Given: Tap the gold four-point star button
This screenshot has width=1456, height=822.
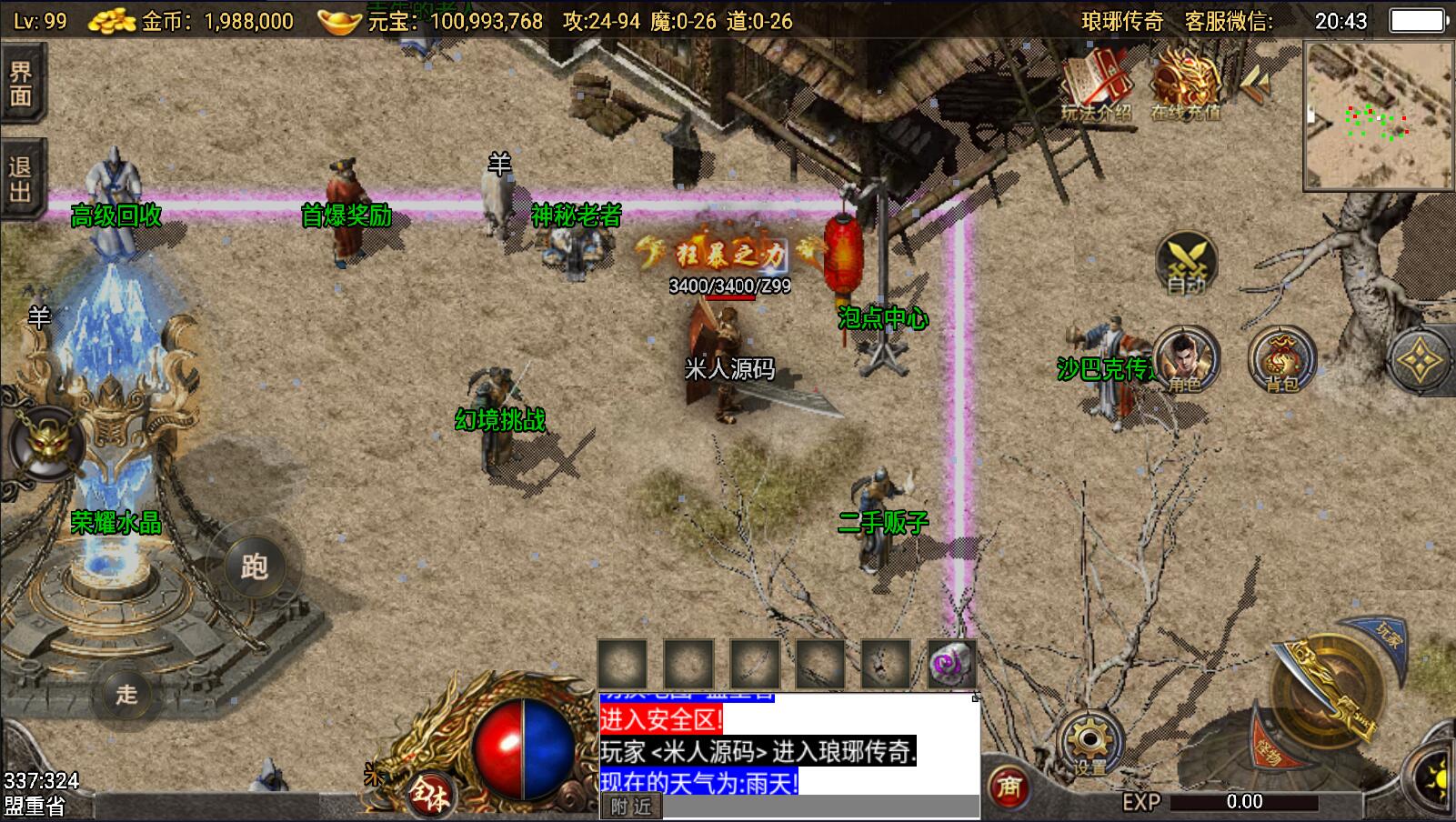Looking at the screenshot, I should (x=1419, y=362).
